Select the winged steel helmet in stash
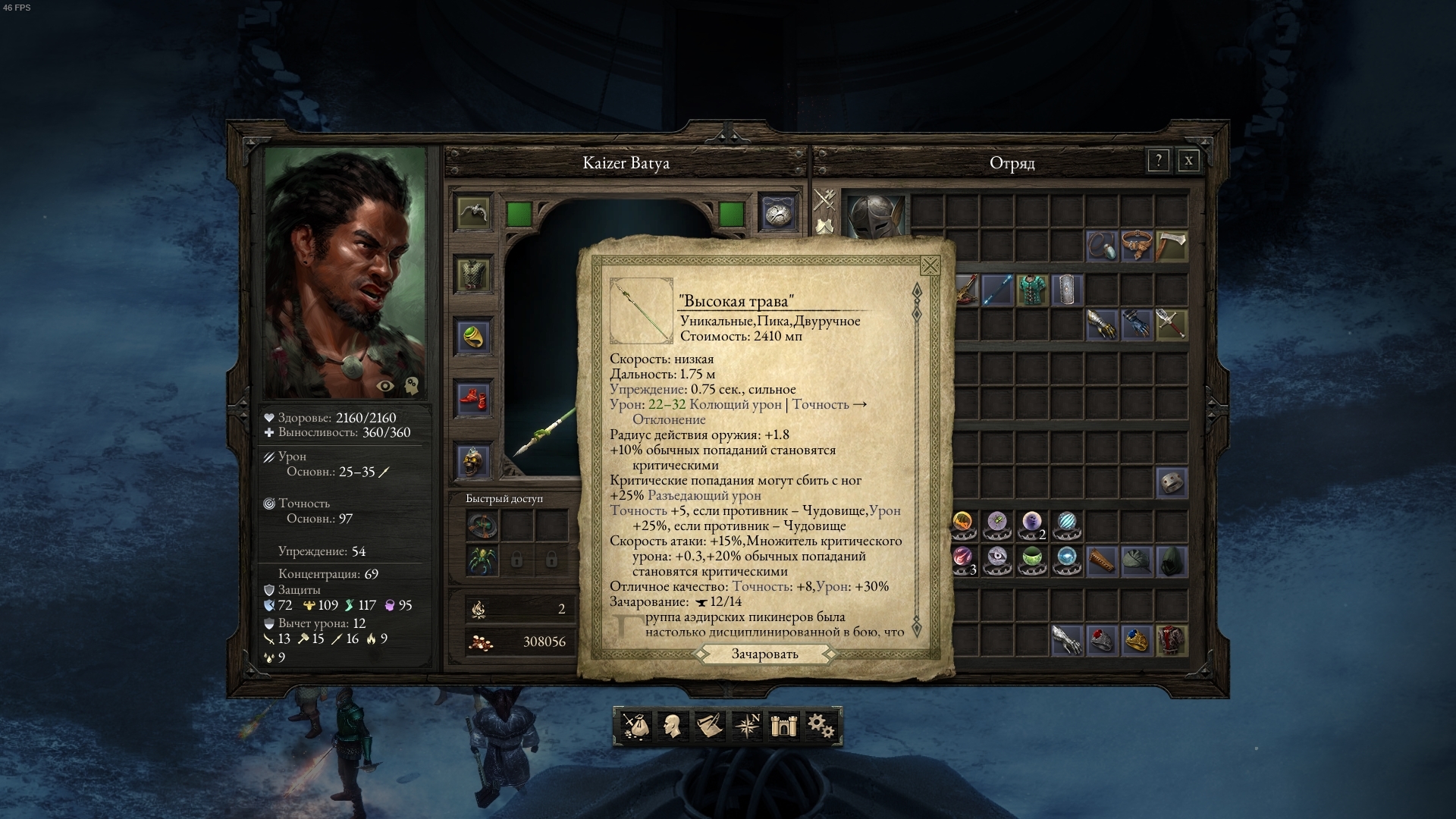The height and width of the screenshot is (819, 1456). [x=876, y=215]
